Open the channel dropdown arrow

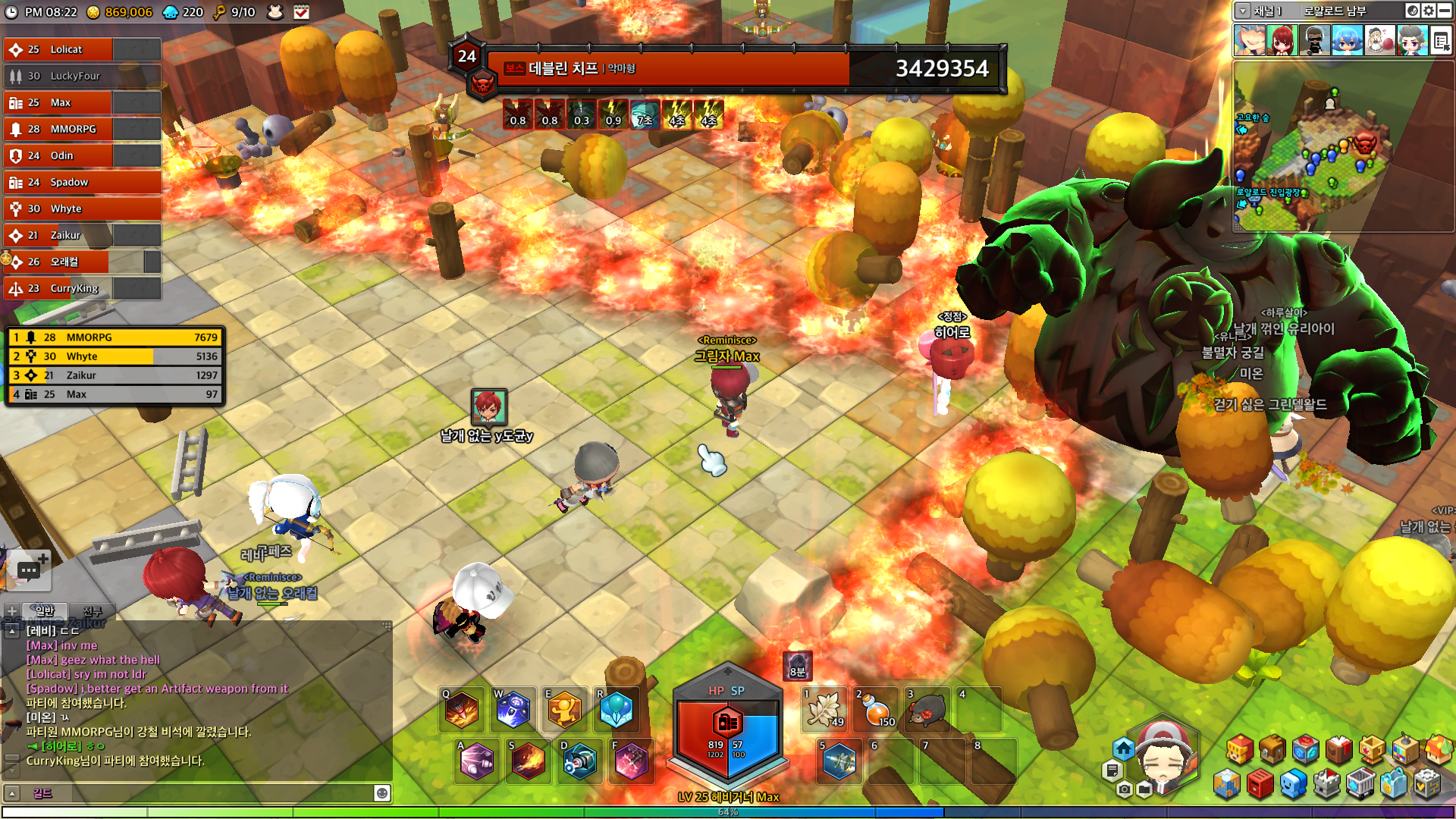click(x=1242, y=11)
